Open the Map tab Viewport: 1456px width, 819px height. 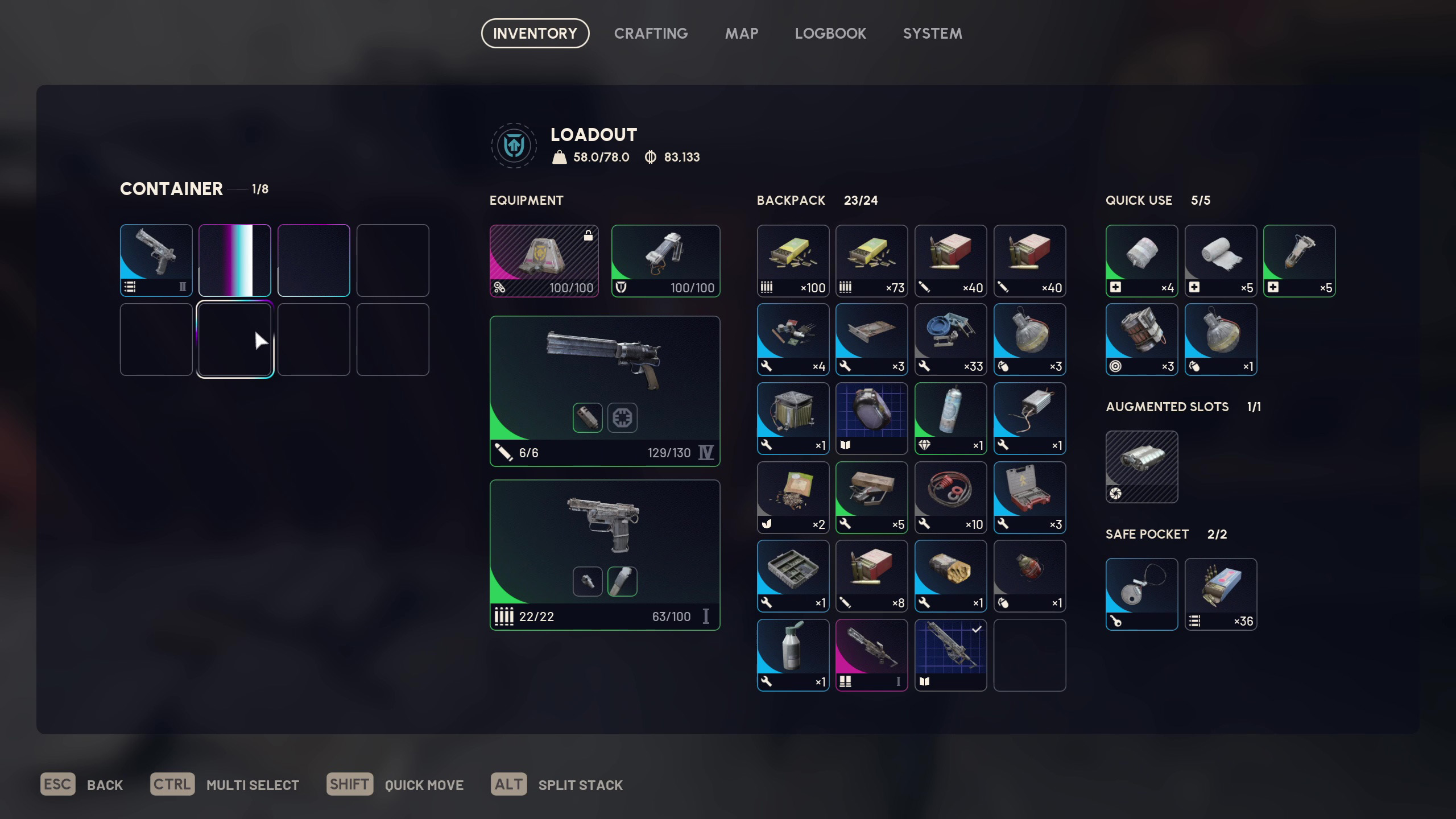click(741, 34)
